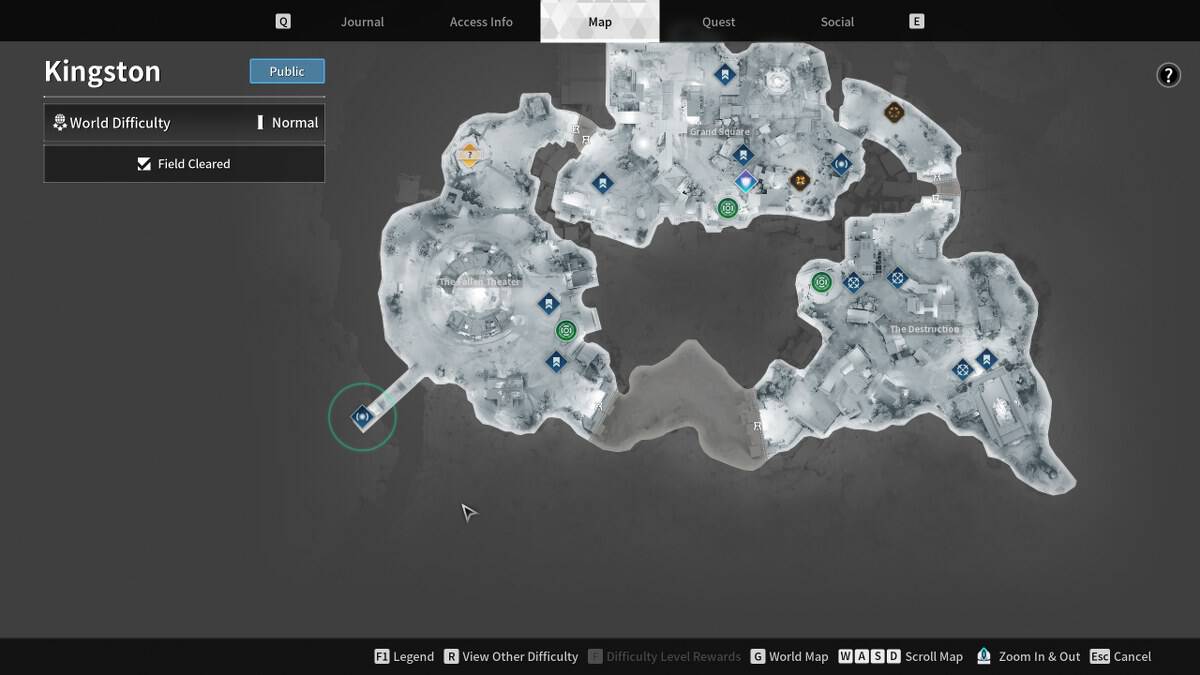Open the Social tab
The image size is (1200, 675).
pyautogui.click(x=837, y=22)
